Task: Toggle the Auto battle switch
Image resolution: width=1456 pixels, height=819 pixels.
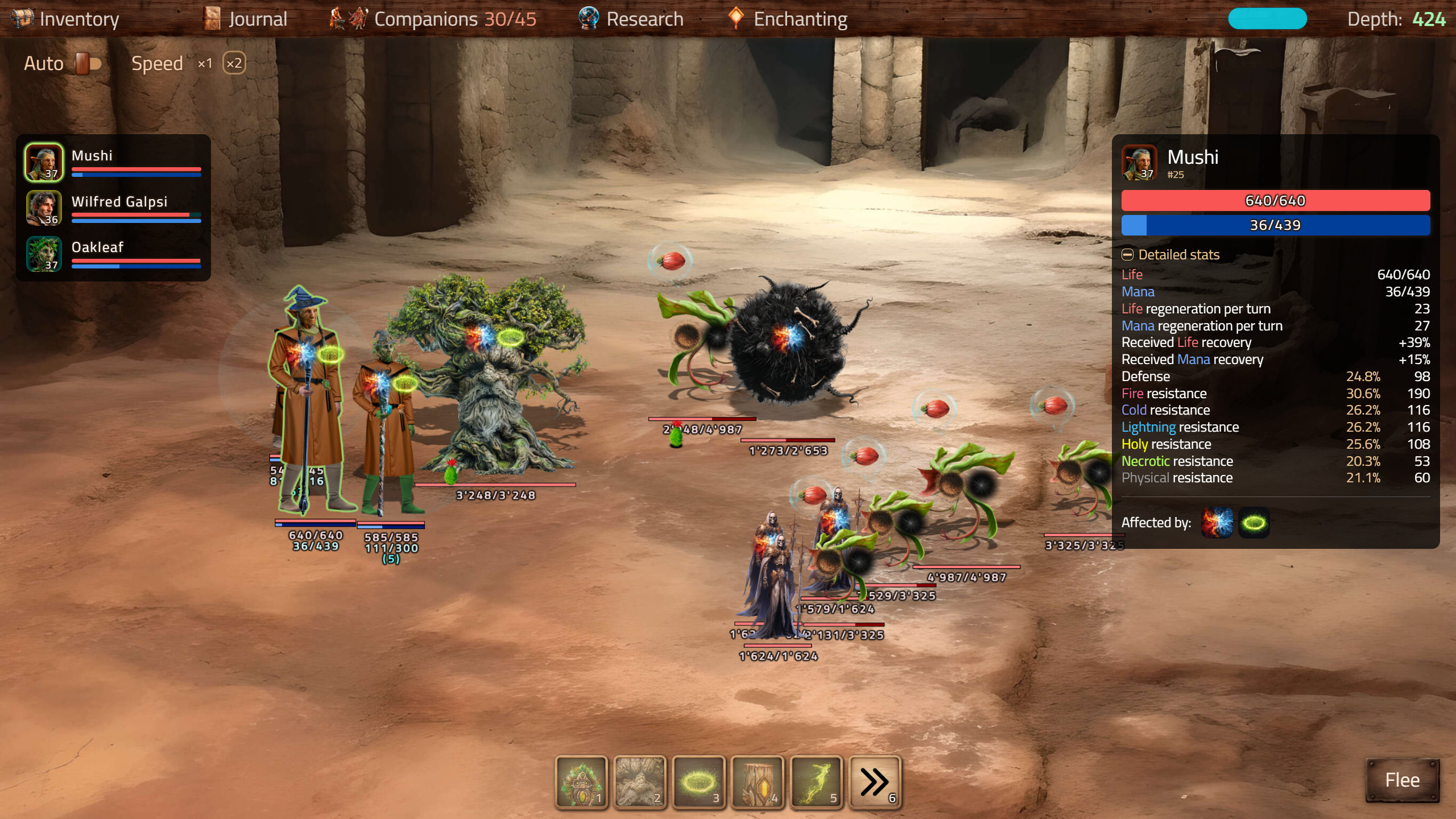Action: 88,63
